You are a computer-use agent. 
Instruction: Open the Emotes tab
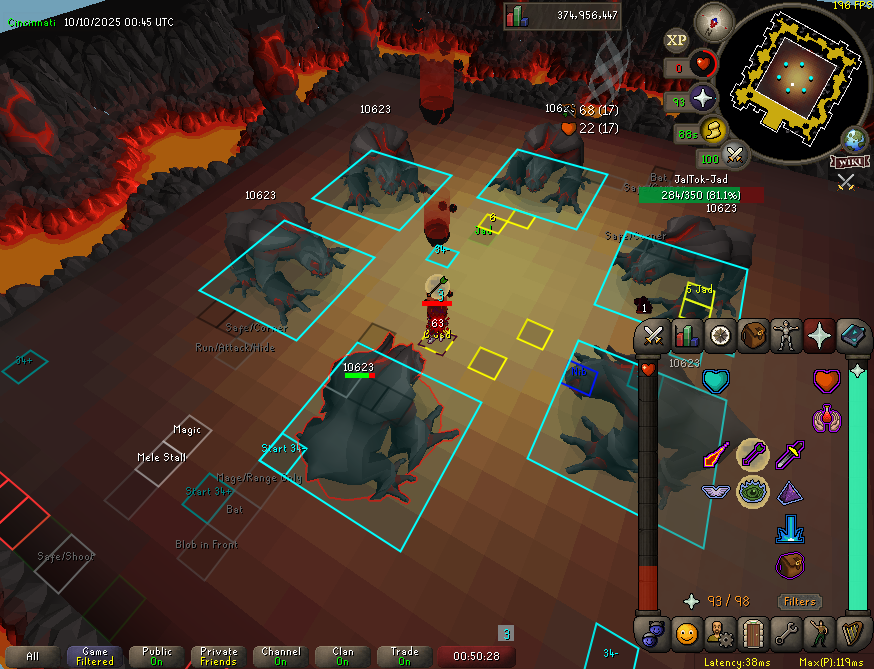coord(819,632)
